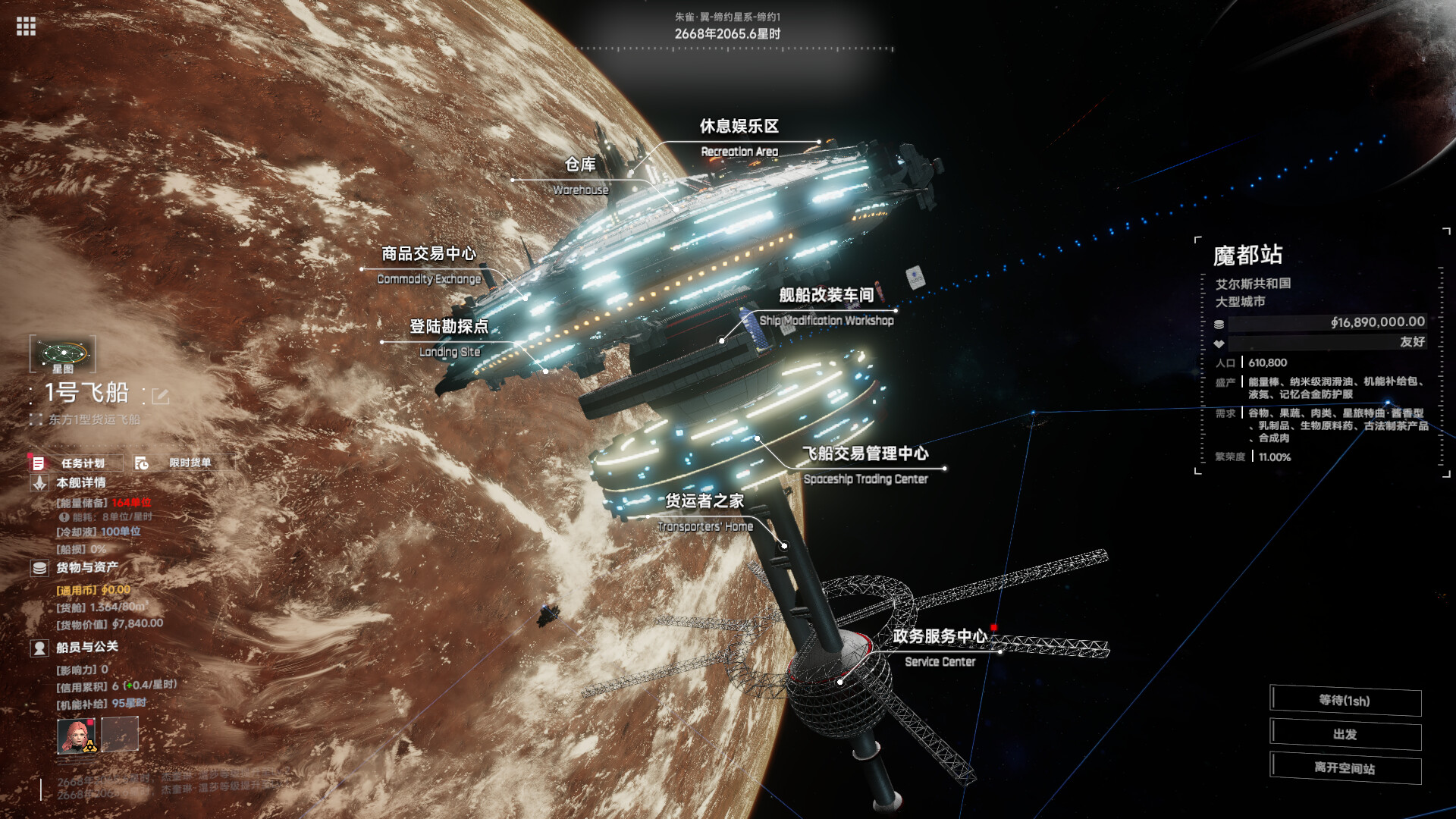Expand 本舰详情 ship details section

click(x=80, y=482)
